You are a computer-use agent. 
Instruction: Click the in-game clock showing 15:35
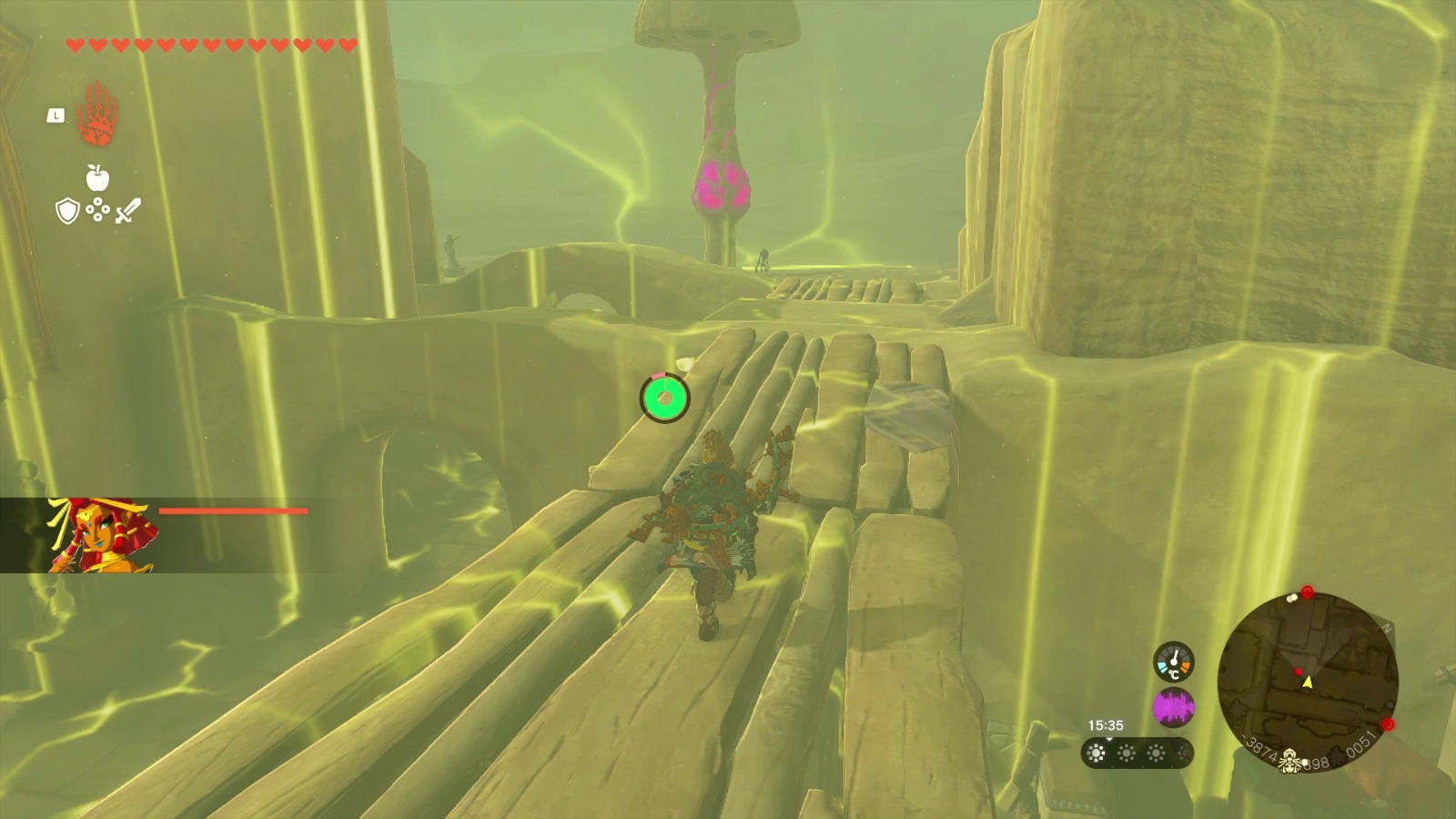(1106, 725)
